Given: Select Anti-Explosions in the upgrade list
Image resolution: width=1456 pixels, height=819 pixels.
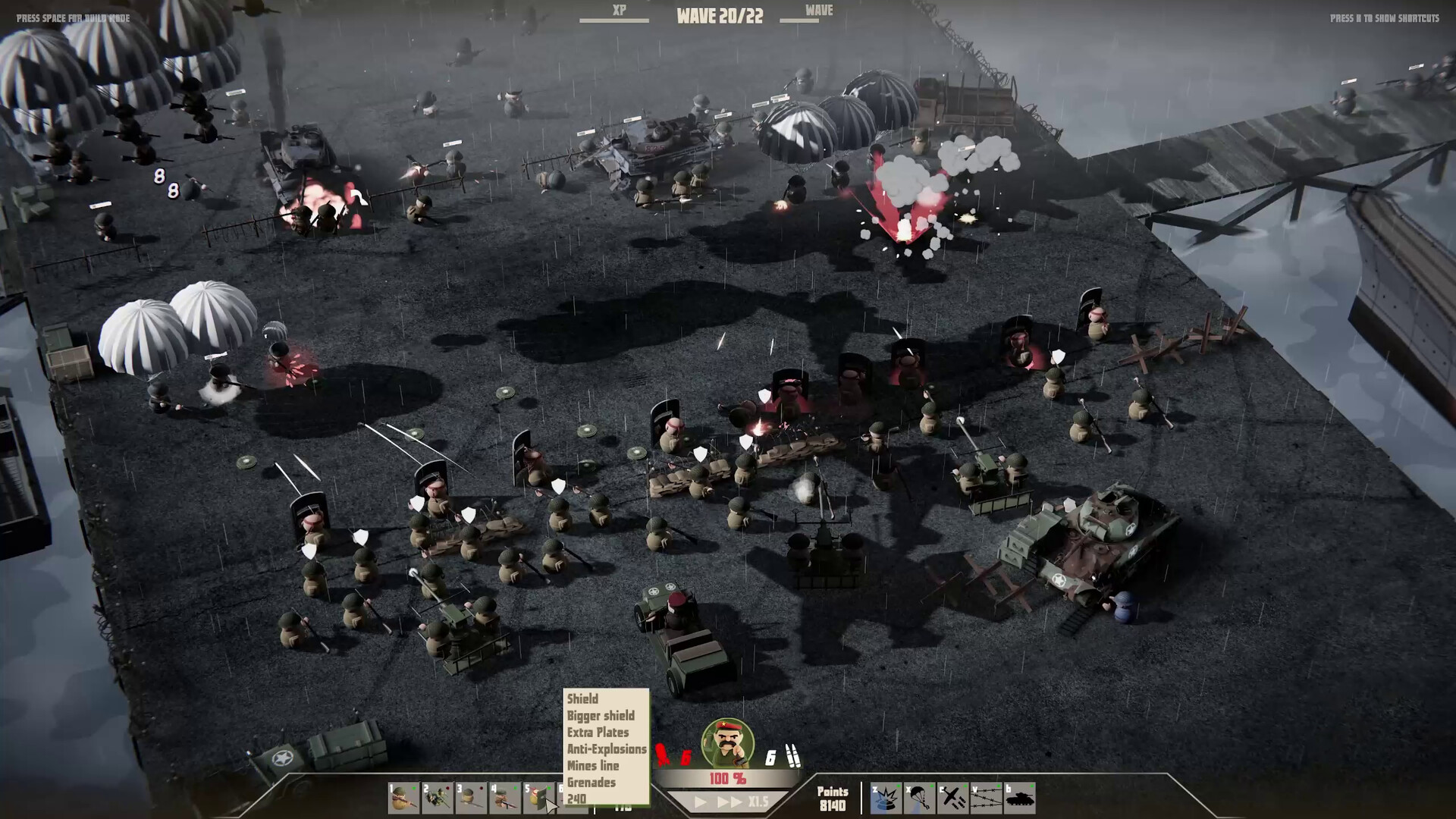Looking at the screenshot, I should pos(605,749).
